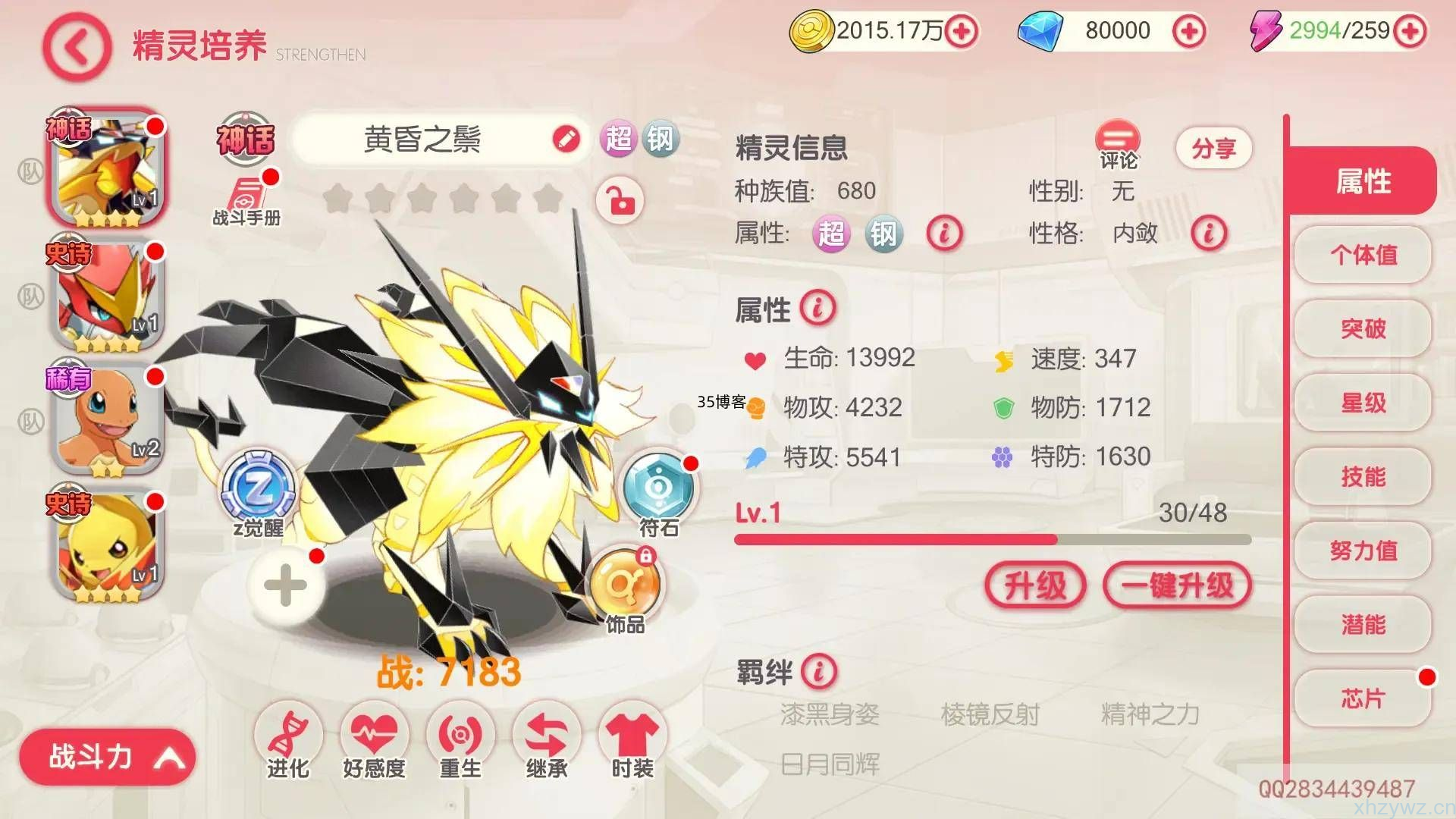Switch to the 技能 skills tab
1456x819 pixels.
1362,478
